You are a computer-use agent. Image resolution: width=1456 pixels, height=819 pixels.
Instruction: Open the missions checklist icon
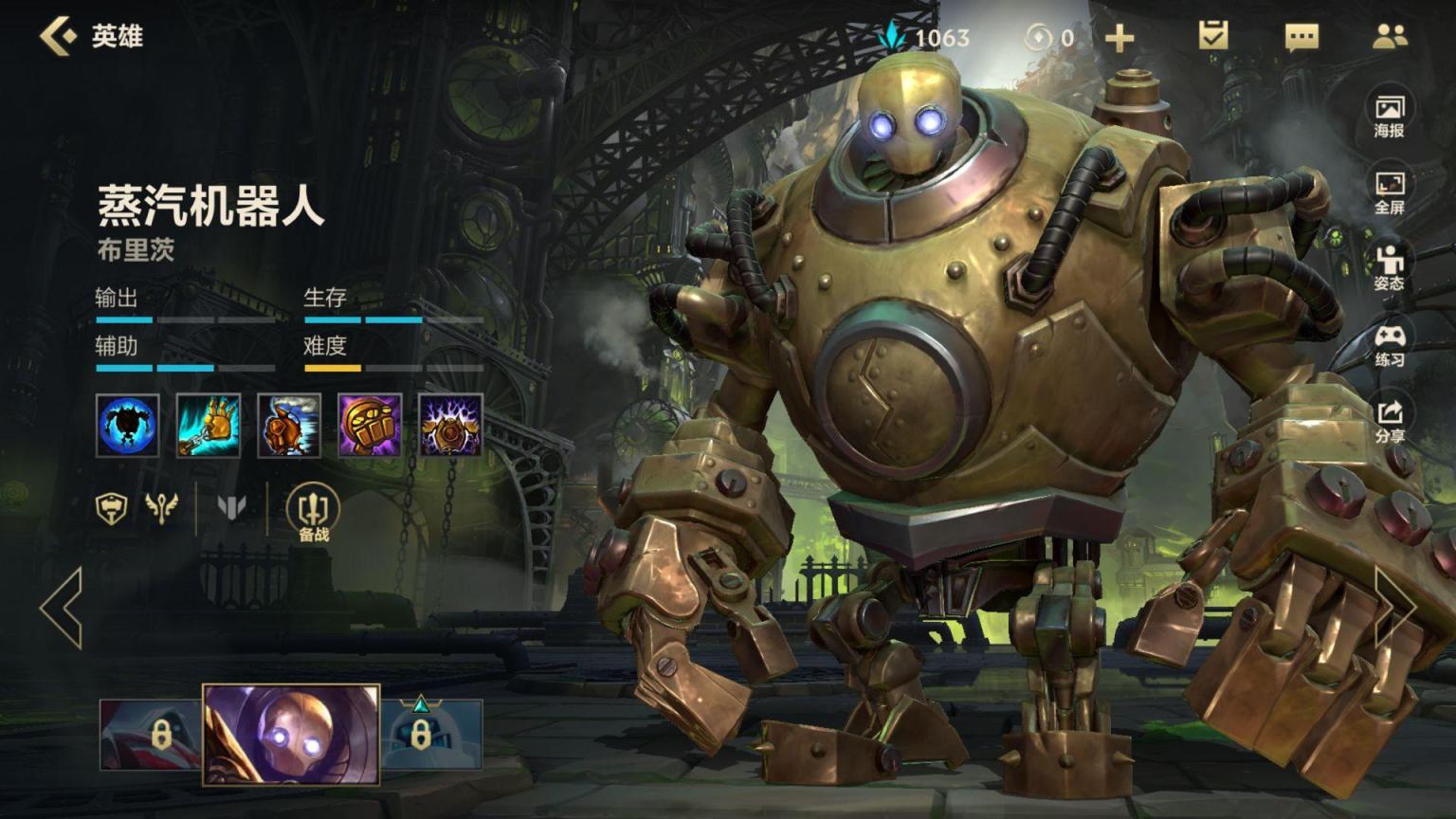(1212, 37)
